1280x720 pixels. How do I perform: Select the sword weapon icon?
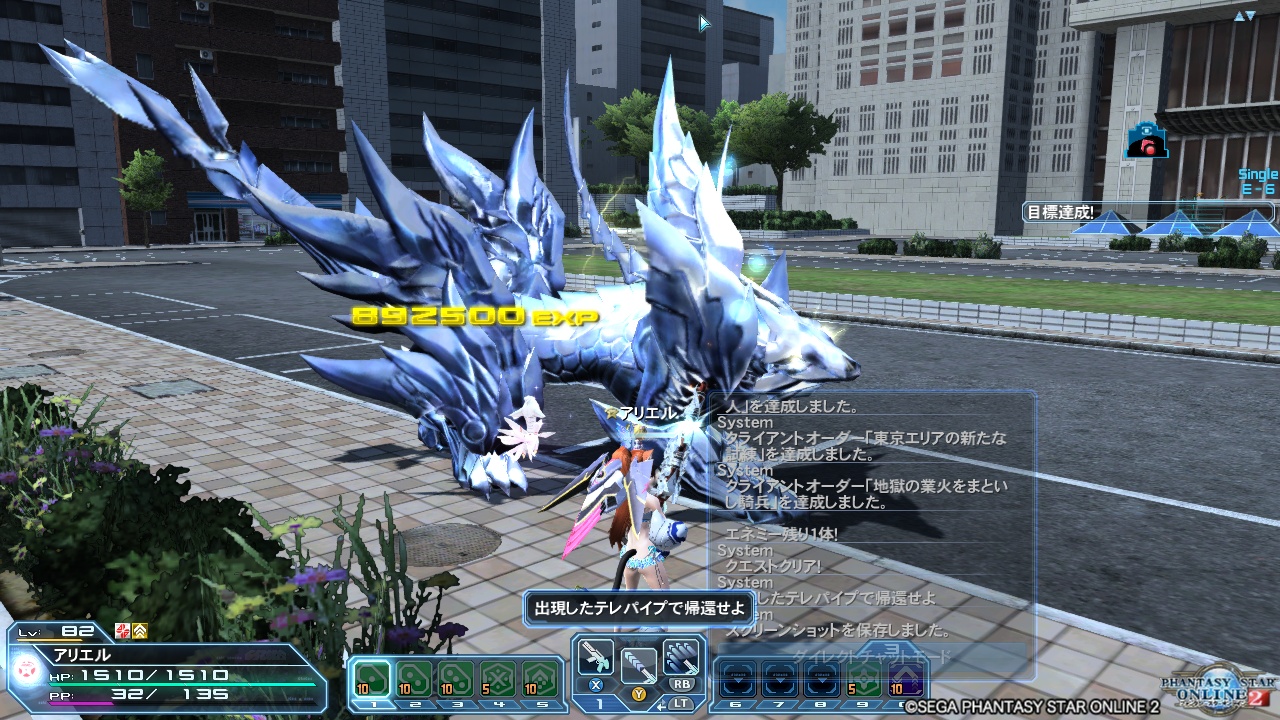639,666
